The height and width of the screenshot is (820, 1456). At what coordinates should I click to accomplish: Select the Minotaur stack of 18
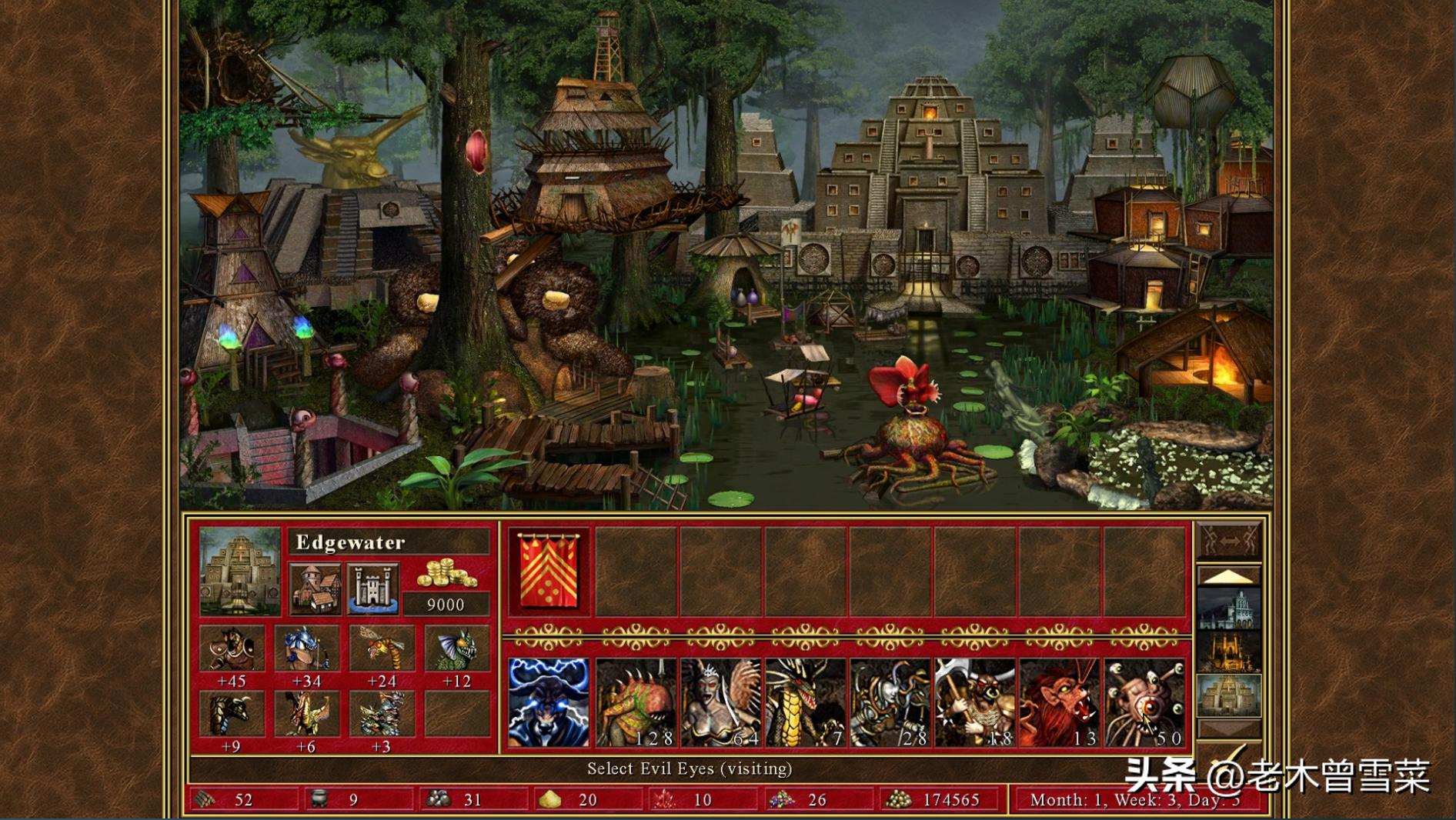[974, 702]
